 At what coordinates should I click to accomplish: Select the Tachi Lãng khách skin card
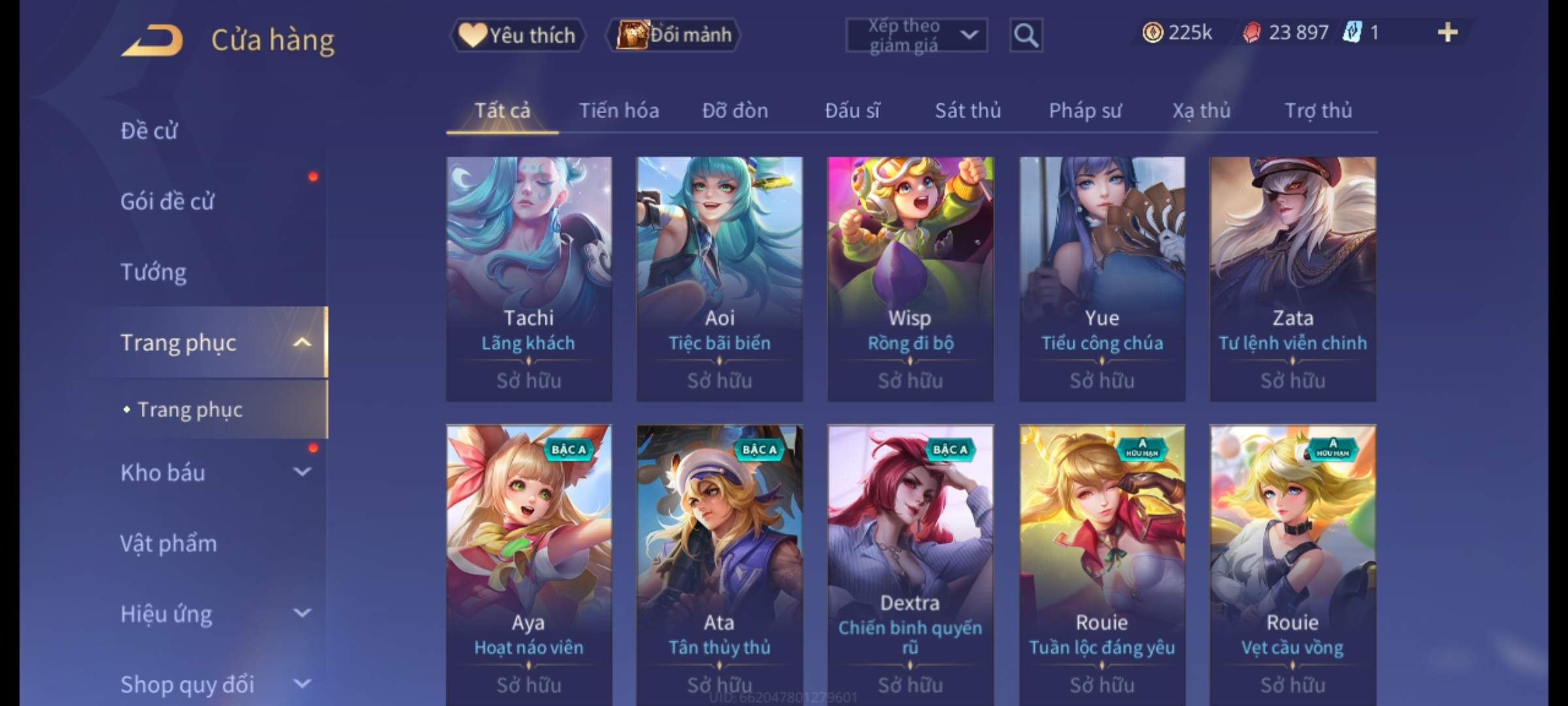(x=529, y=278)
